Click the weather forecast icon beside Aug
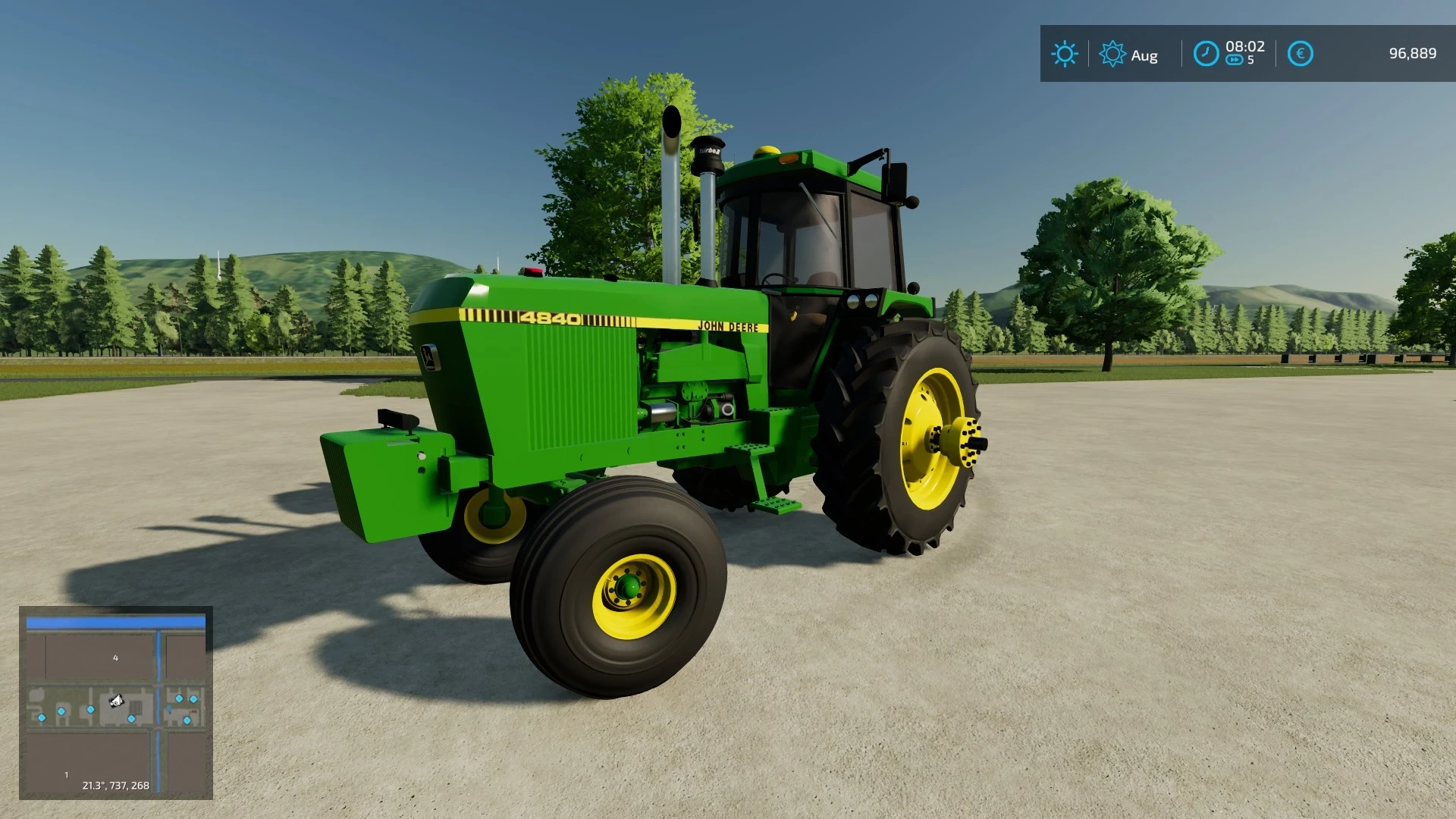 (x=1112, y=54)
